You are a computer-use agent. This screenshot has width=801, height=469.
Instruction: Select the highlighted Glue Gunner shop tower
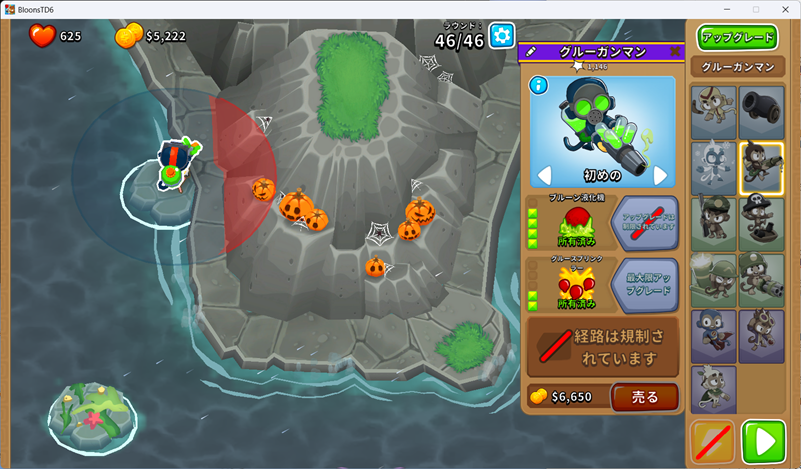(761, 168)
